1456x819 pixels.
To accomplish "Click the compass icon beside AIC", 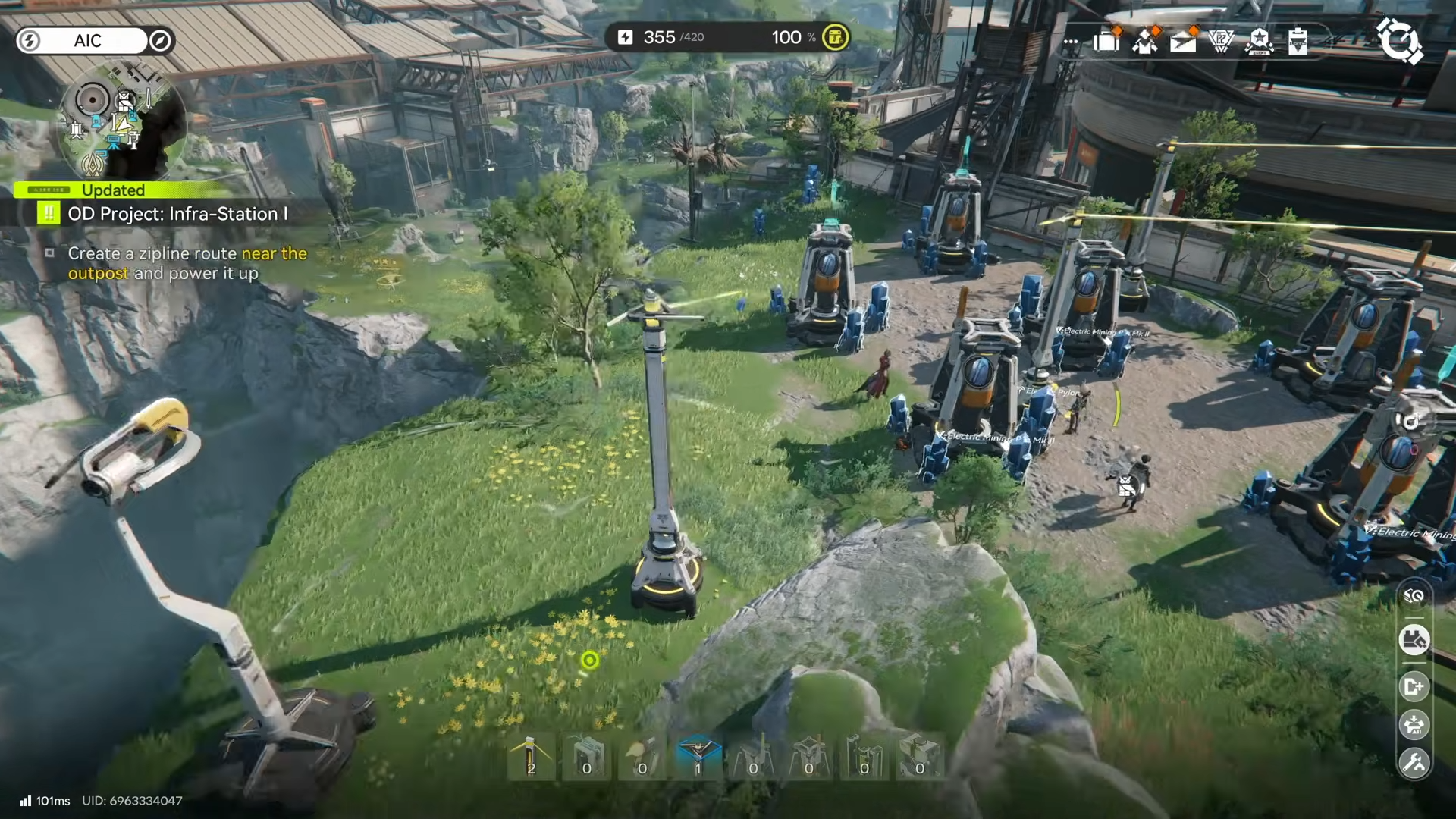I will 160,40.
